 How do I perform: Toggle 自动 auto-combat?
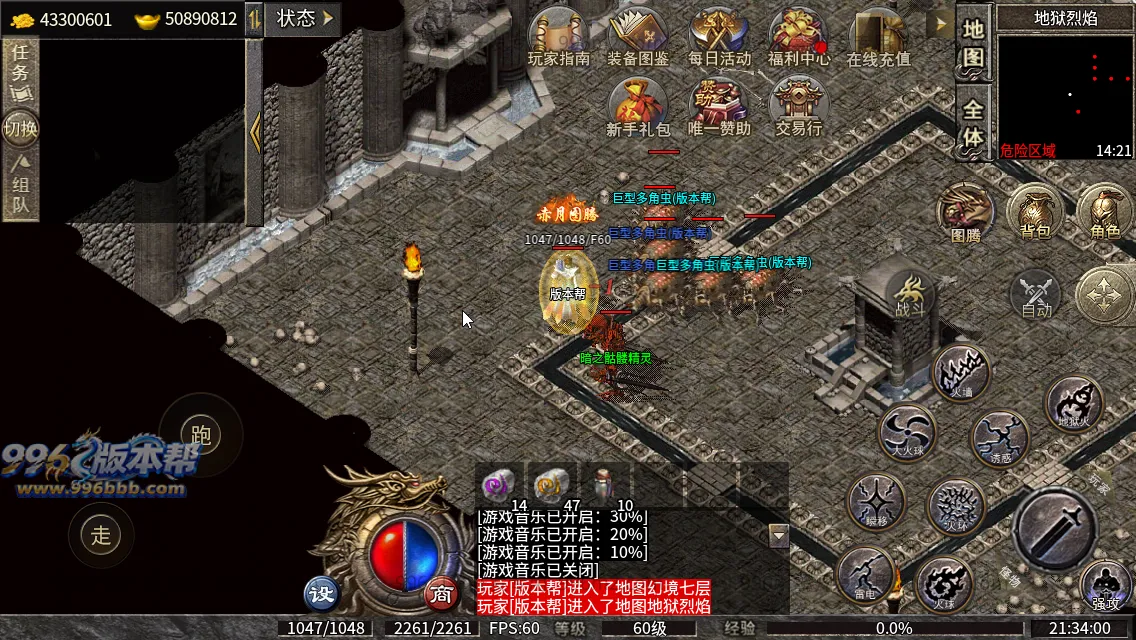pos(1036,295)
